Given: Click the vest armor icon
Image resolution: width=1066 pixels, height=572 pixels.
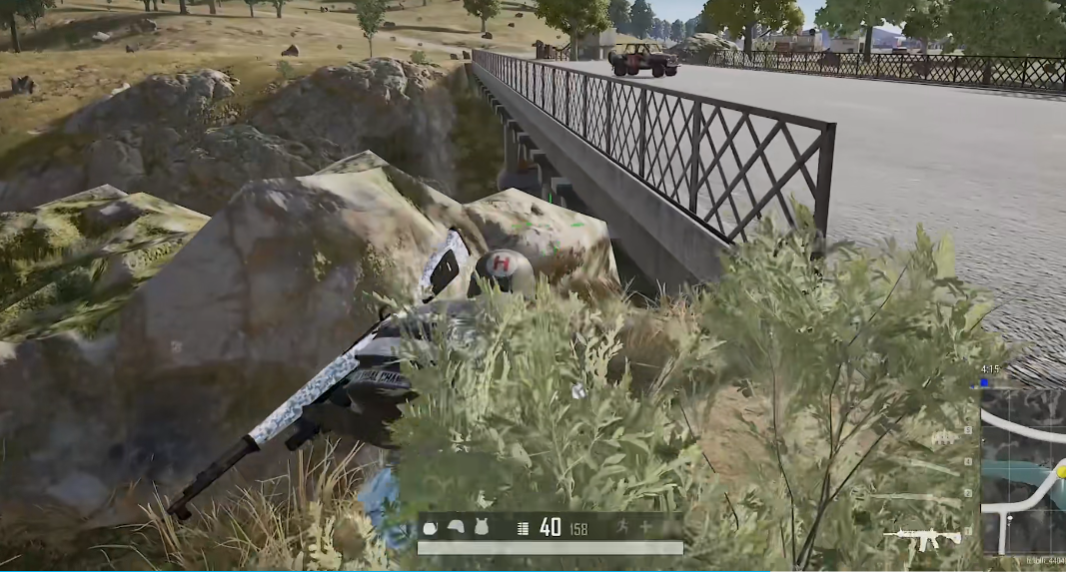Looking at the screenshot, I should (481, 527).
